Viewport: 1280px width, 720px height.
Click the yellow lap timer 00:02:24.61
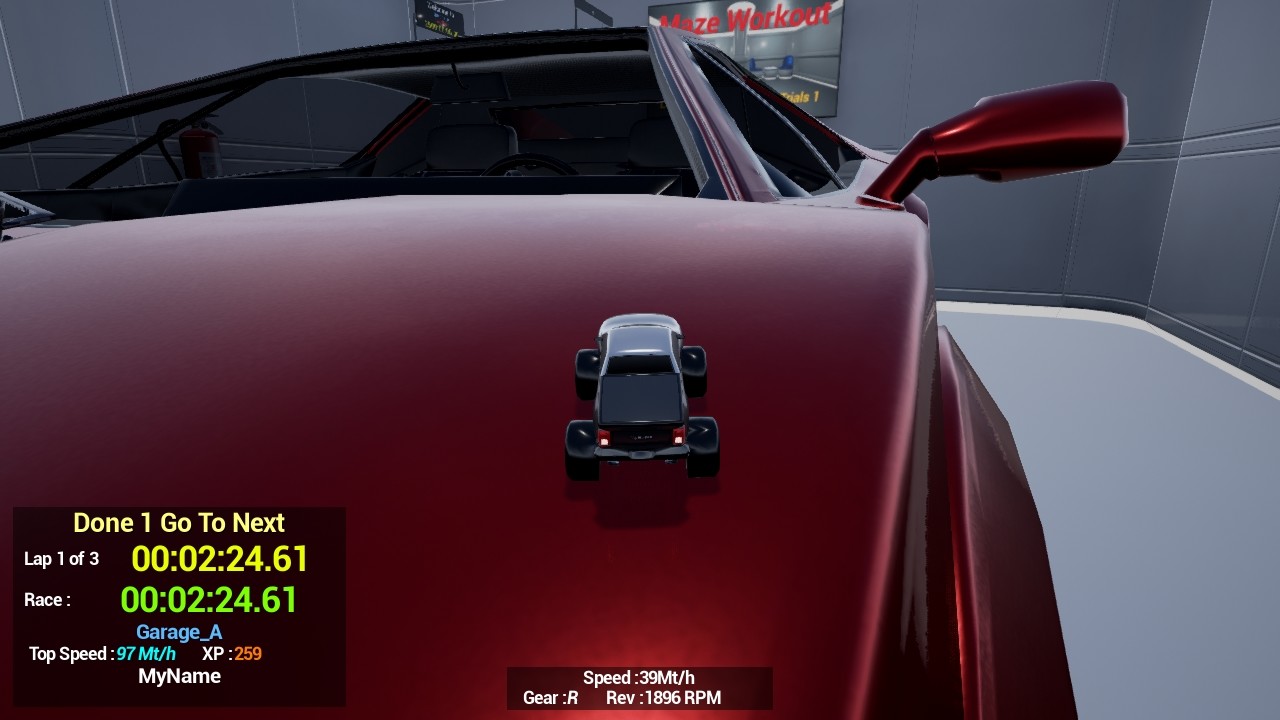220,560
